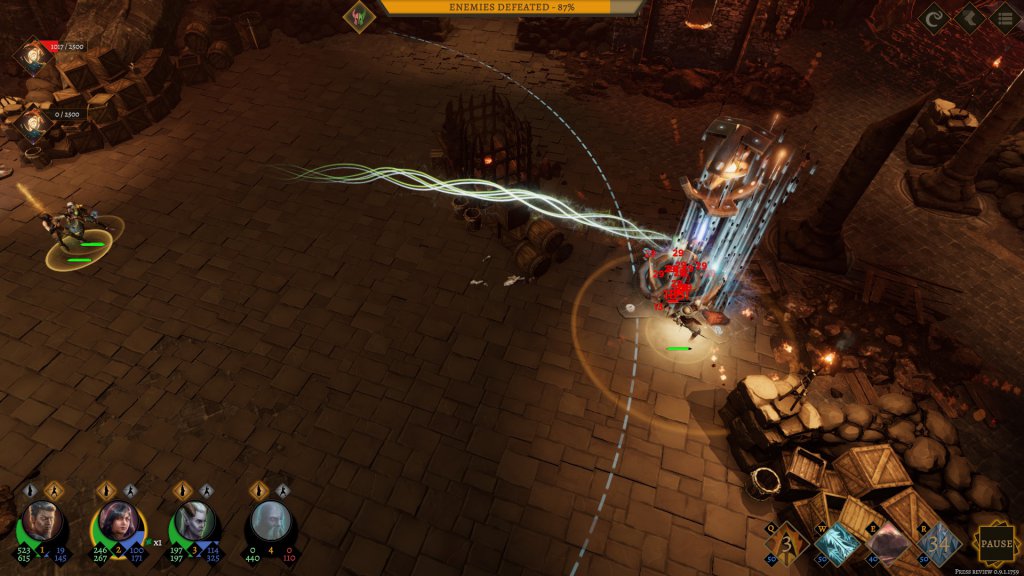
Task: Click the boot icon in the top bar
Action: (969, 17)
